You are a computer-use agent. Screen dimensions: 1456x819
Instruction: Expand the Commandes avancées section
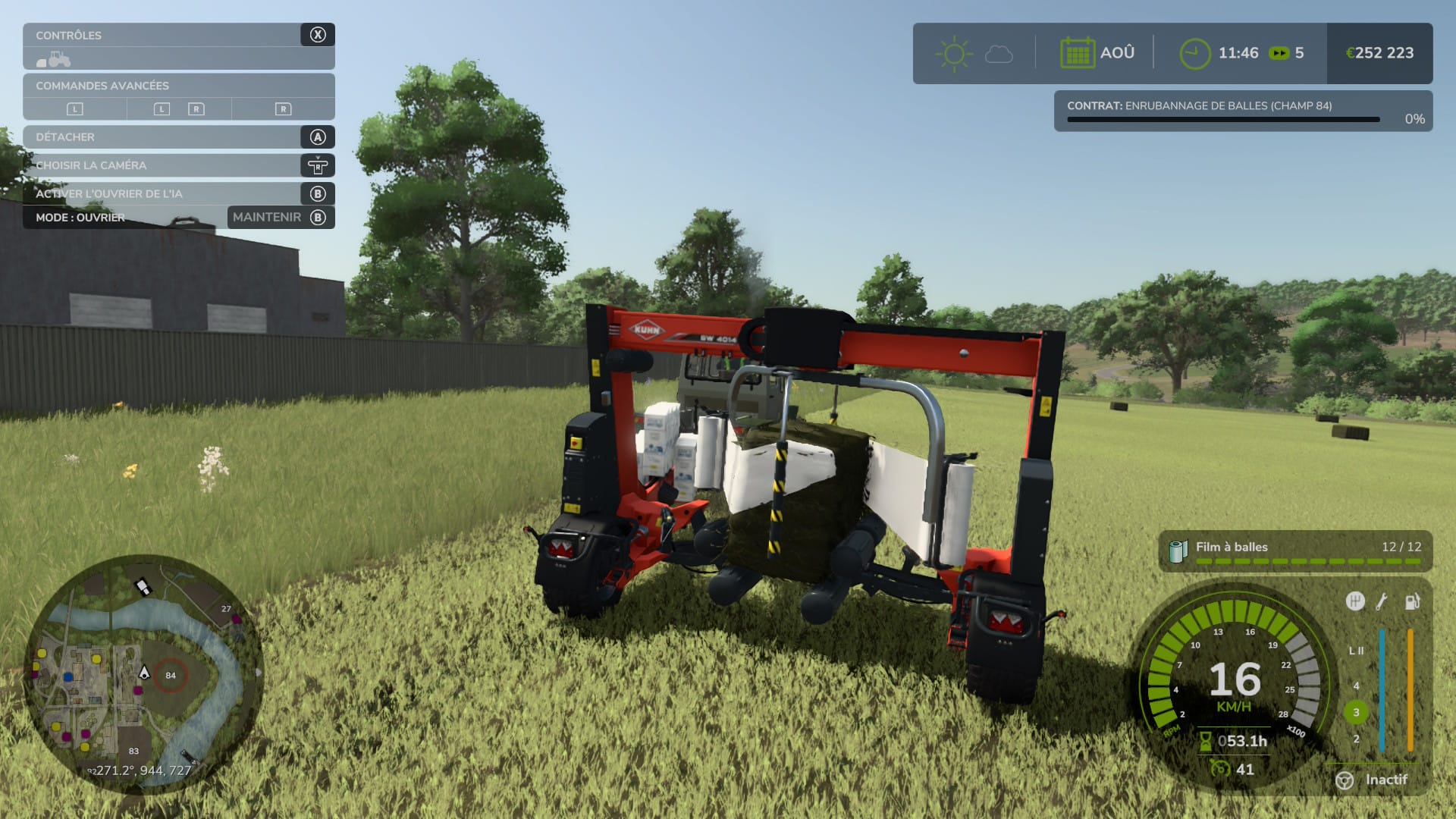tap(178, 86)
